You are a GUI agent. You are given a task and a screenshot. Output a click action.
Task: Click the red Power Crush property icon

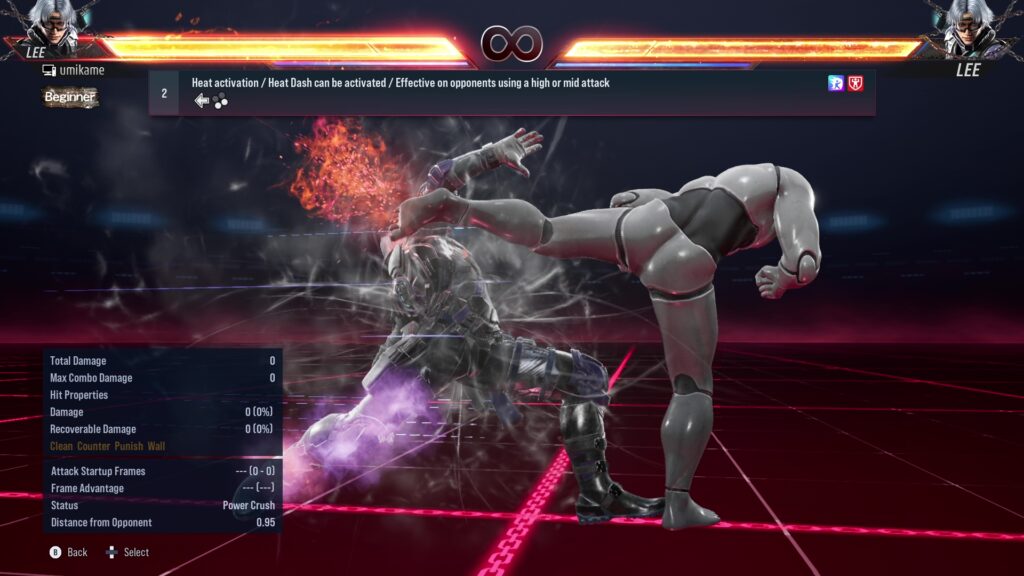(x=855, y=83)
